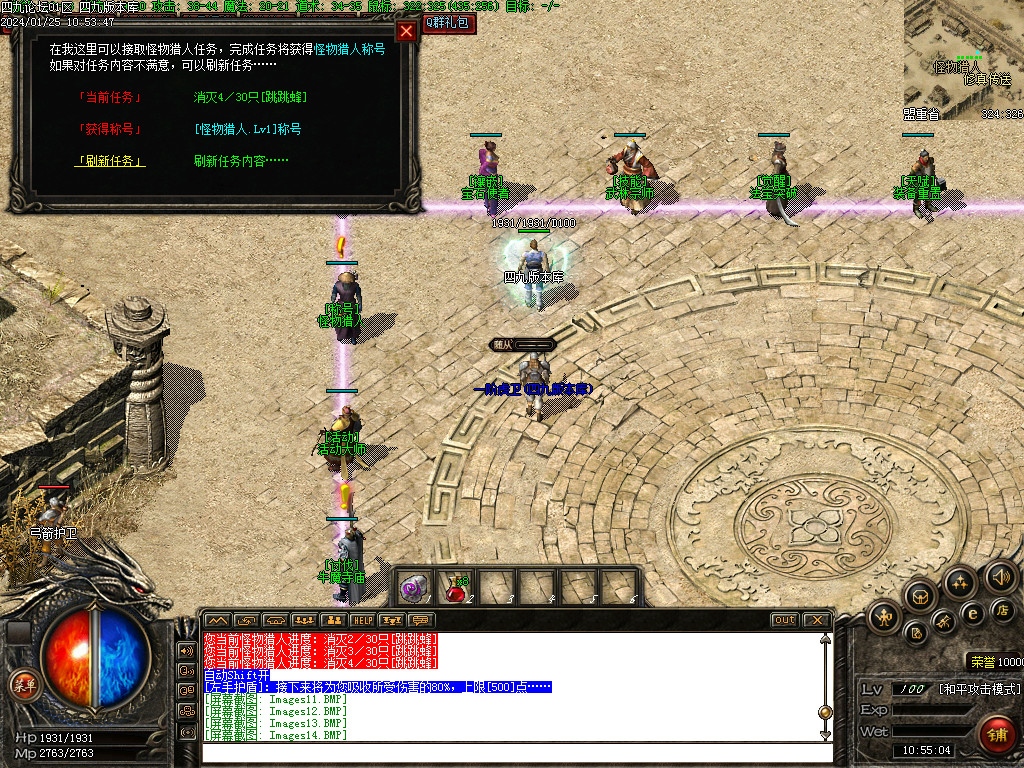The width and height of the screenshot is (1024, 768).
Task: Use the red potion in hotbar slot 2
Action: coord(457,587)
